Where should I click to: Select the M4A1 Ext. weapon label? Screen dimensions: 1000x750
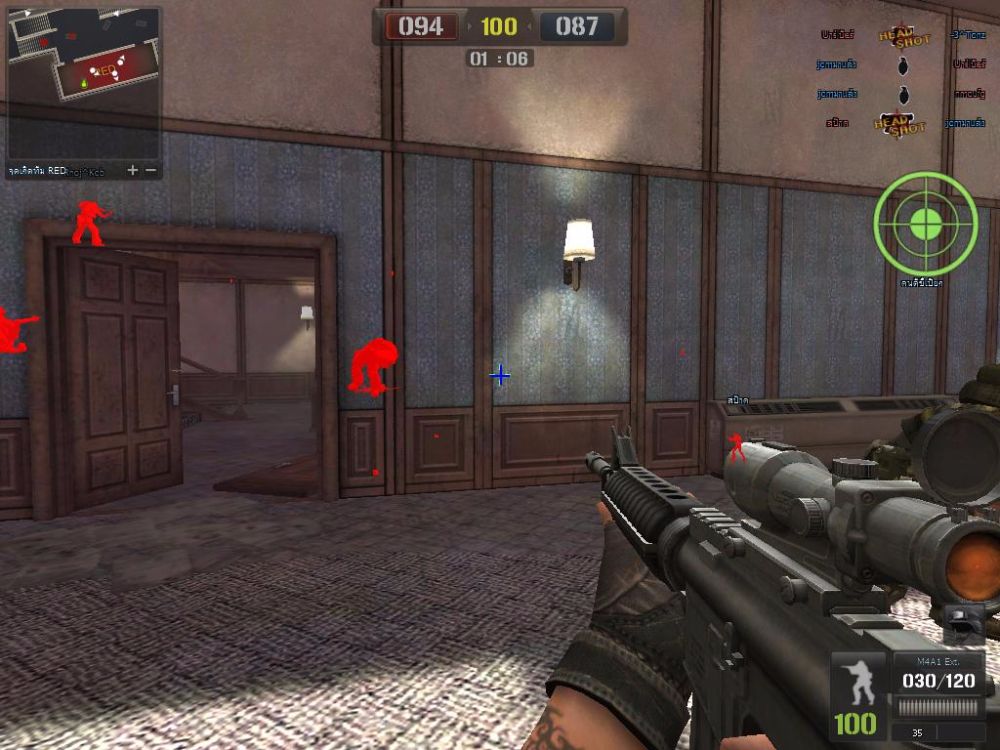pyautogui.click(x=939, y=661)
